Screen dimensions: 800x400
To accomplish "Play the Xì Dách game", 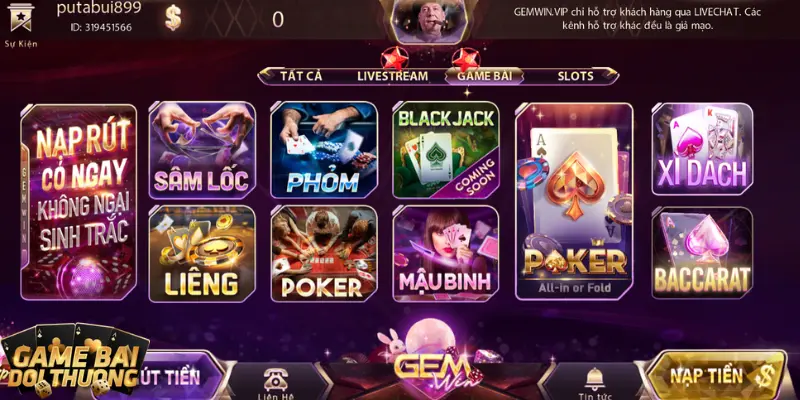I will pyautogui.click(x=702, y=150).
